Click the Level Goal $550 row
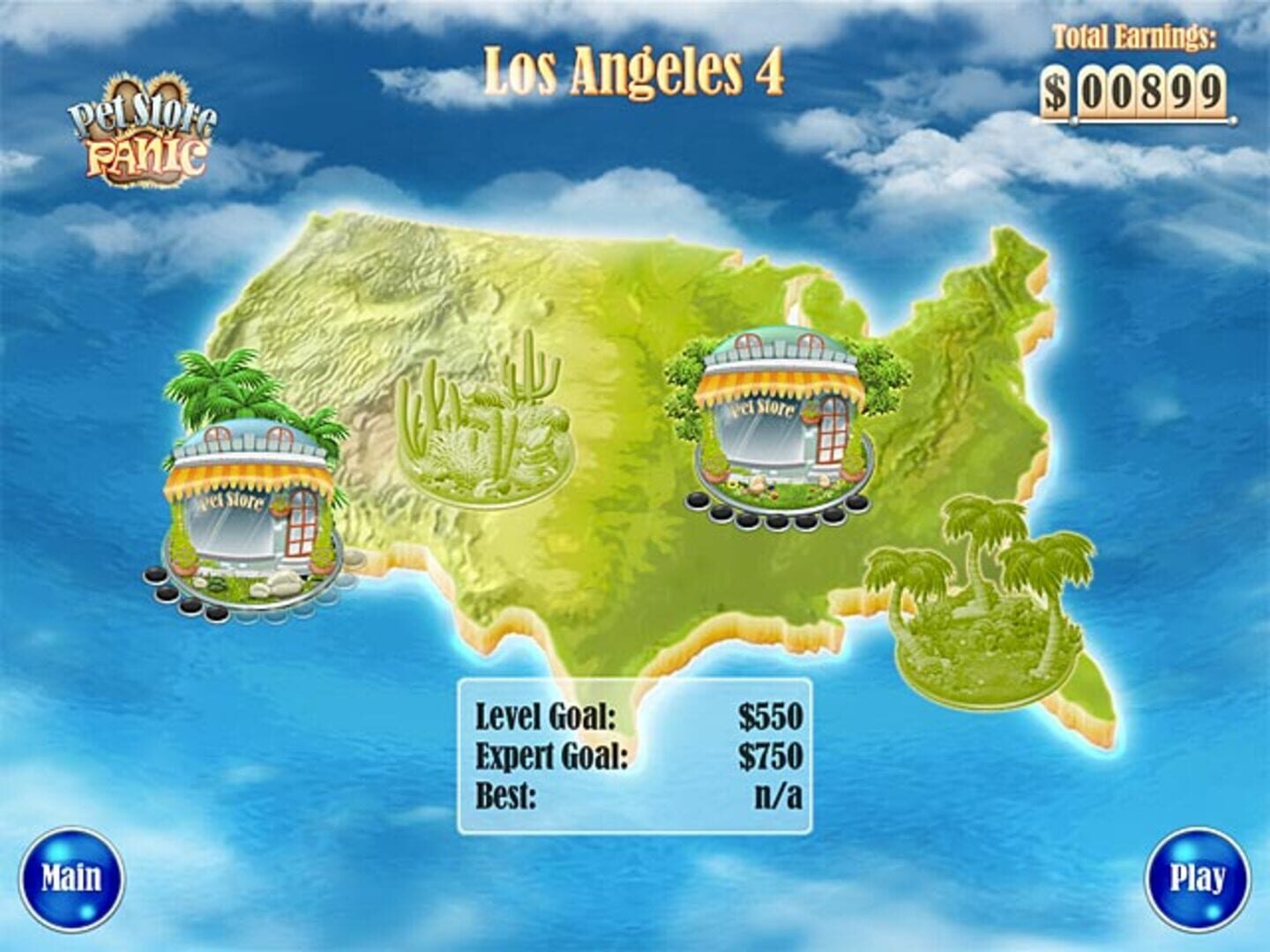The image size is (1270, 952). 637,716
